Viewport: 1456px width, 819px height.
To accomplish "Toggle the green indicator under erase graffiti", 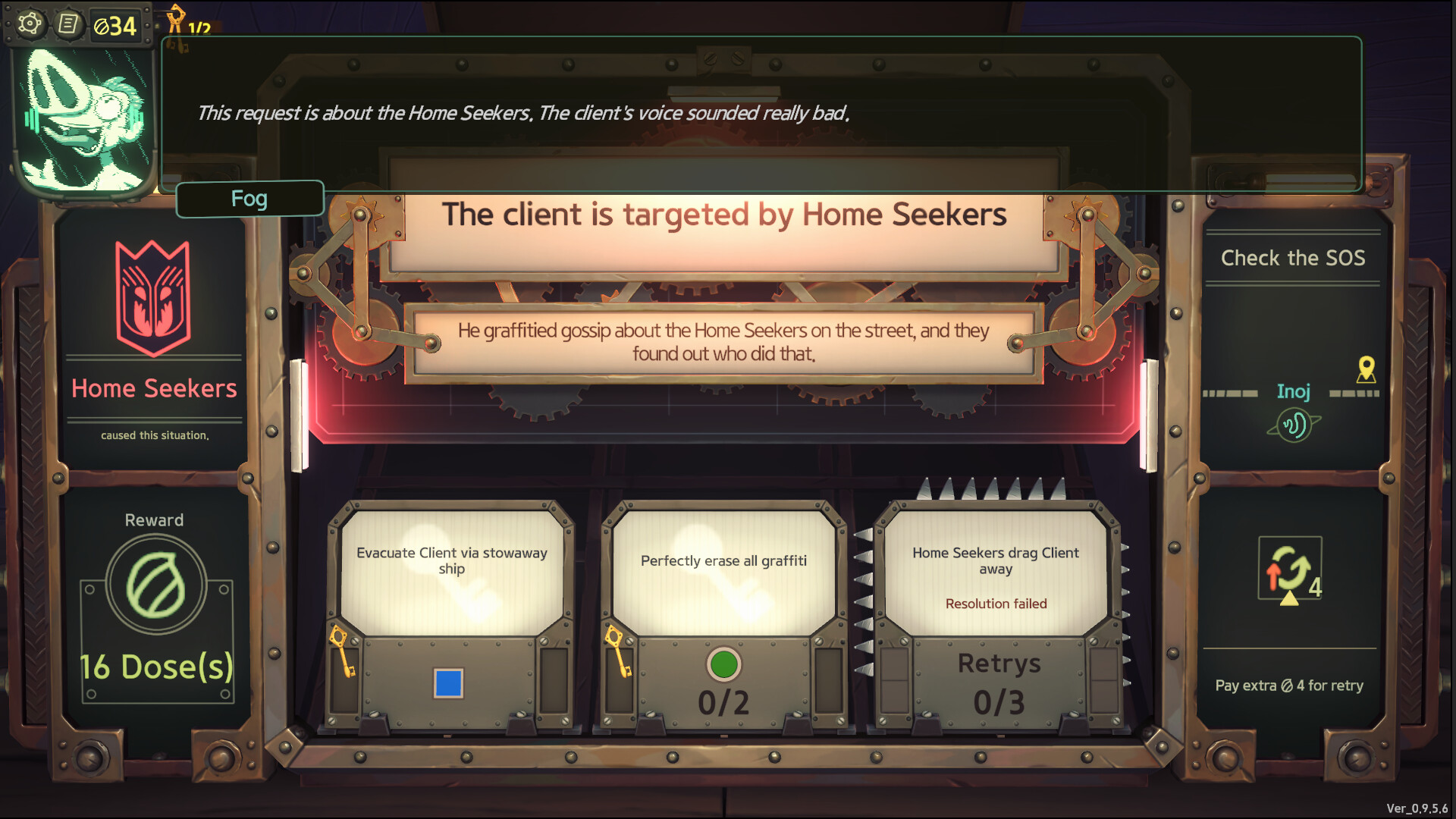I will (724, 664).
